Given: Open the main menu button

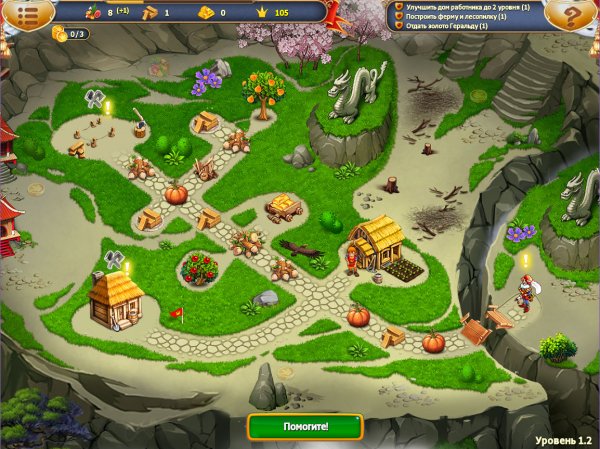Looking at the screenshot, I should pos(26,13).
